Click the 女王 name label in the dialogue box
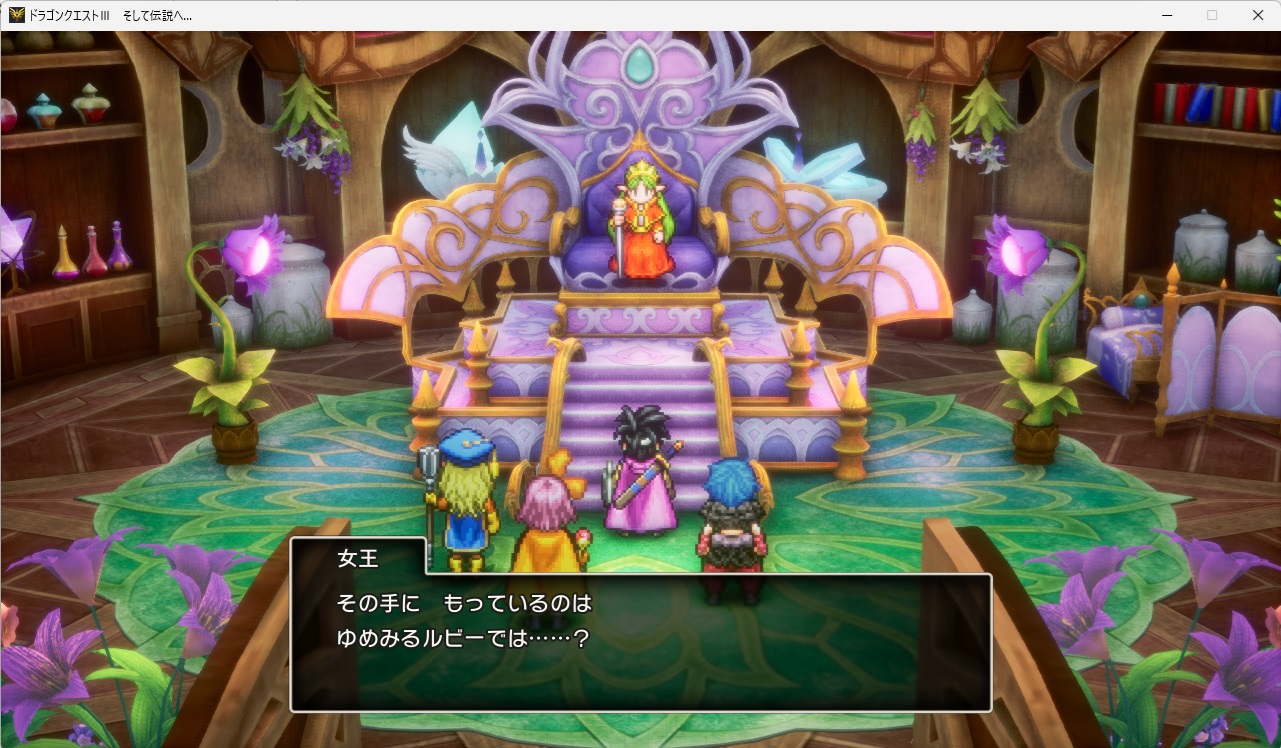 coord(358,560)
